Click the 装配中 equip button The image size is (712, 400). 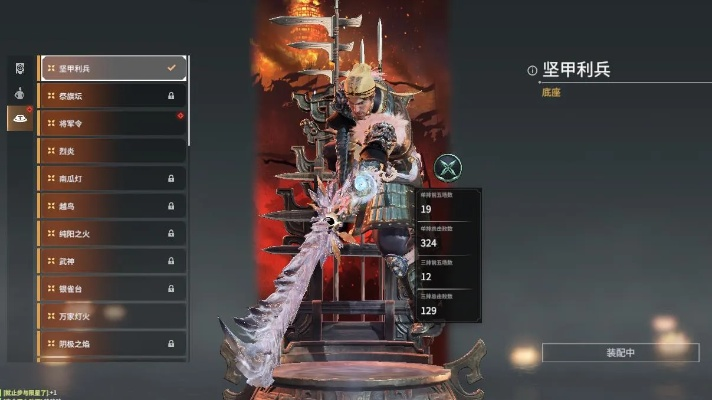point(620,353)
